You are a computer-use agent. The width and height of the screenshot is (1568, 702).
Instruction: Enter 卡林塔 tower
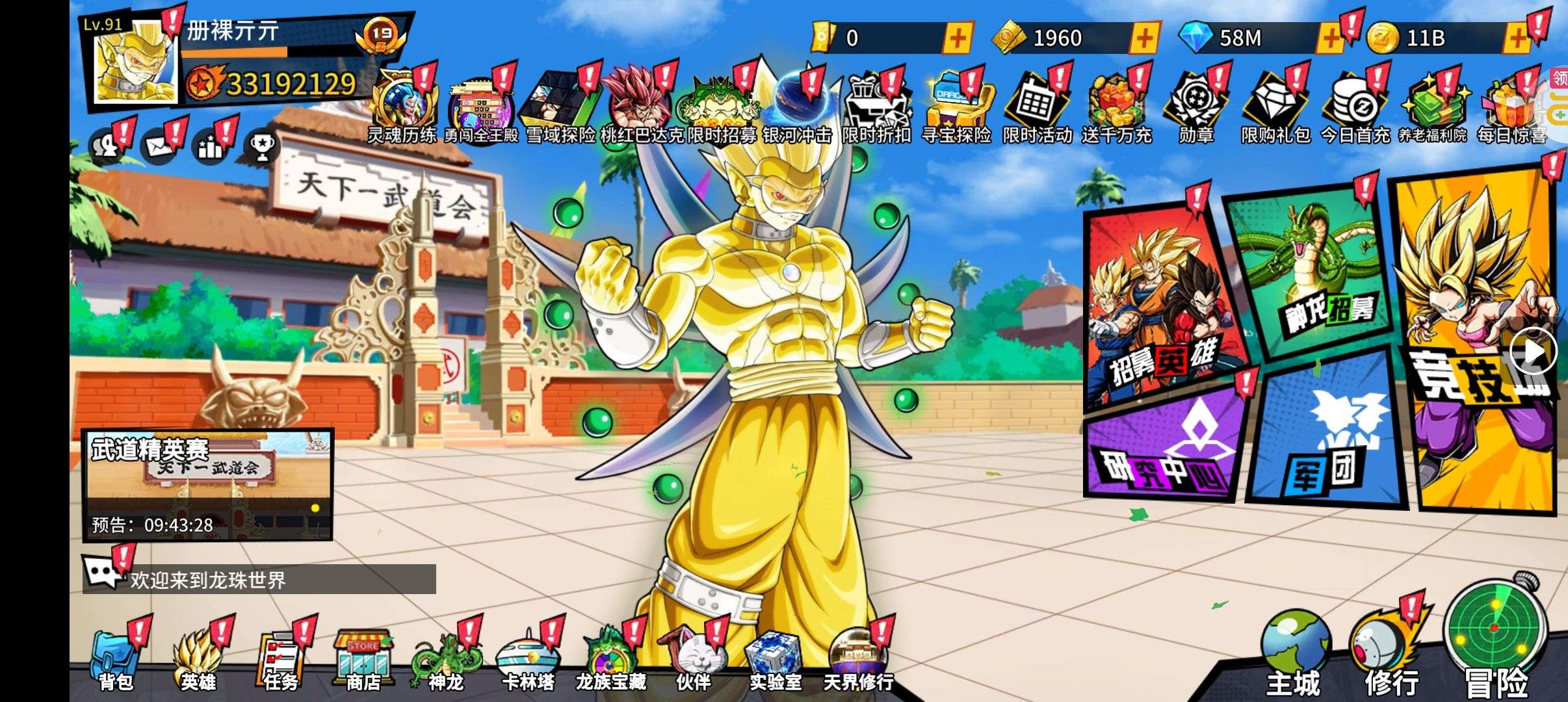coord(528,660)
